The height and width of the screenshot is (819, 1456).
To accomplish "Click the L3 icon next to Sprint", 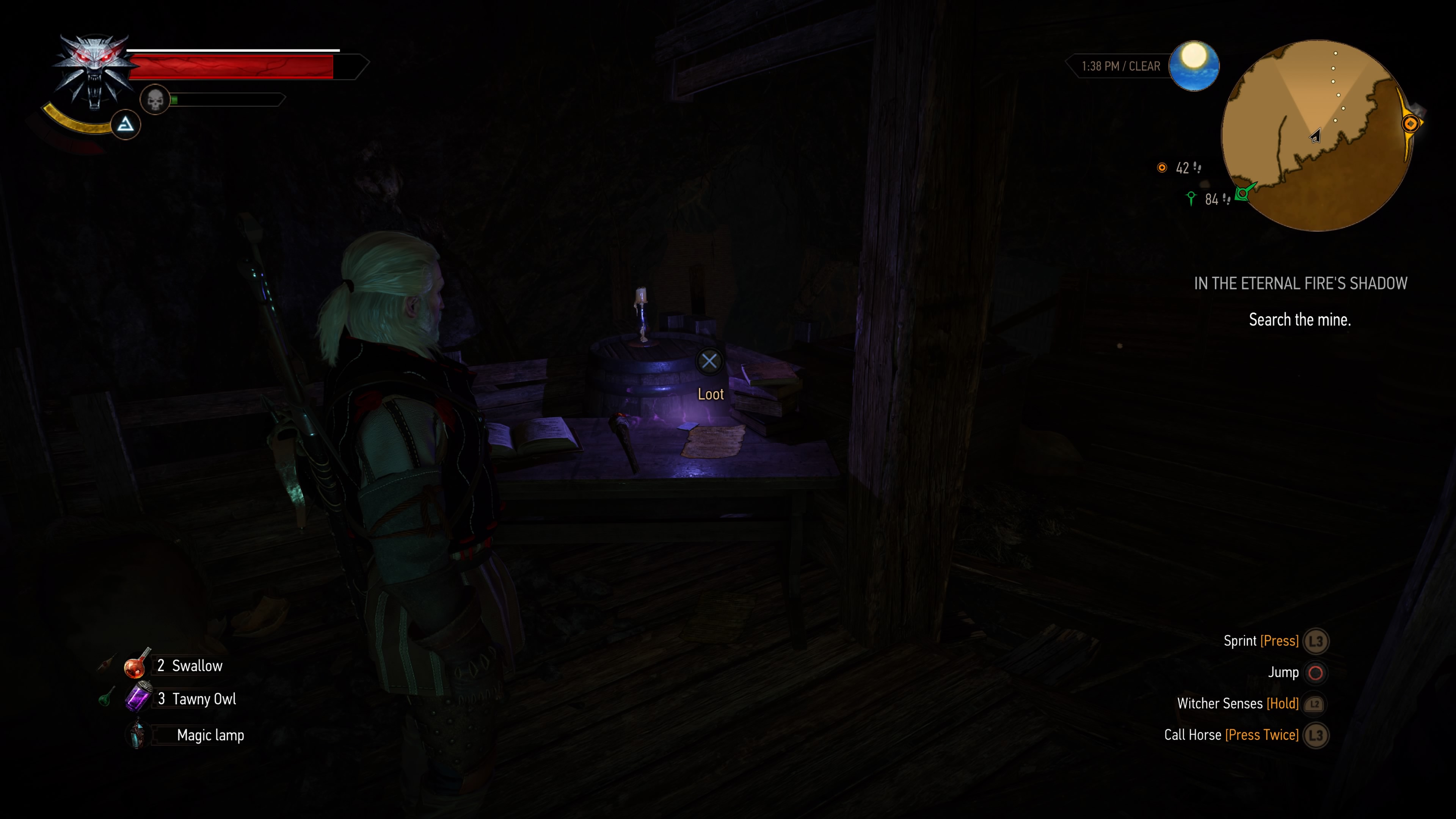I will point(1316,641).
